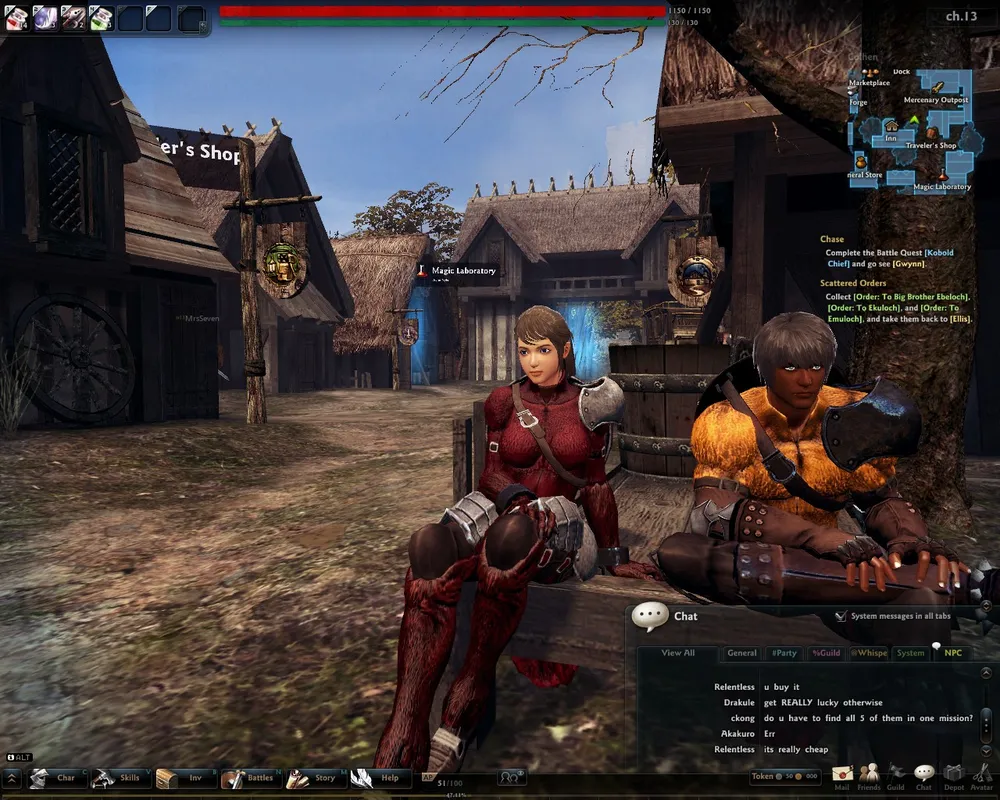Open the Battles menu

click(249, 778)
